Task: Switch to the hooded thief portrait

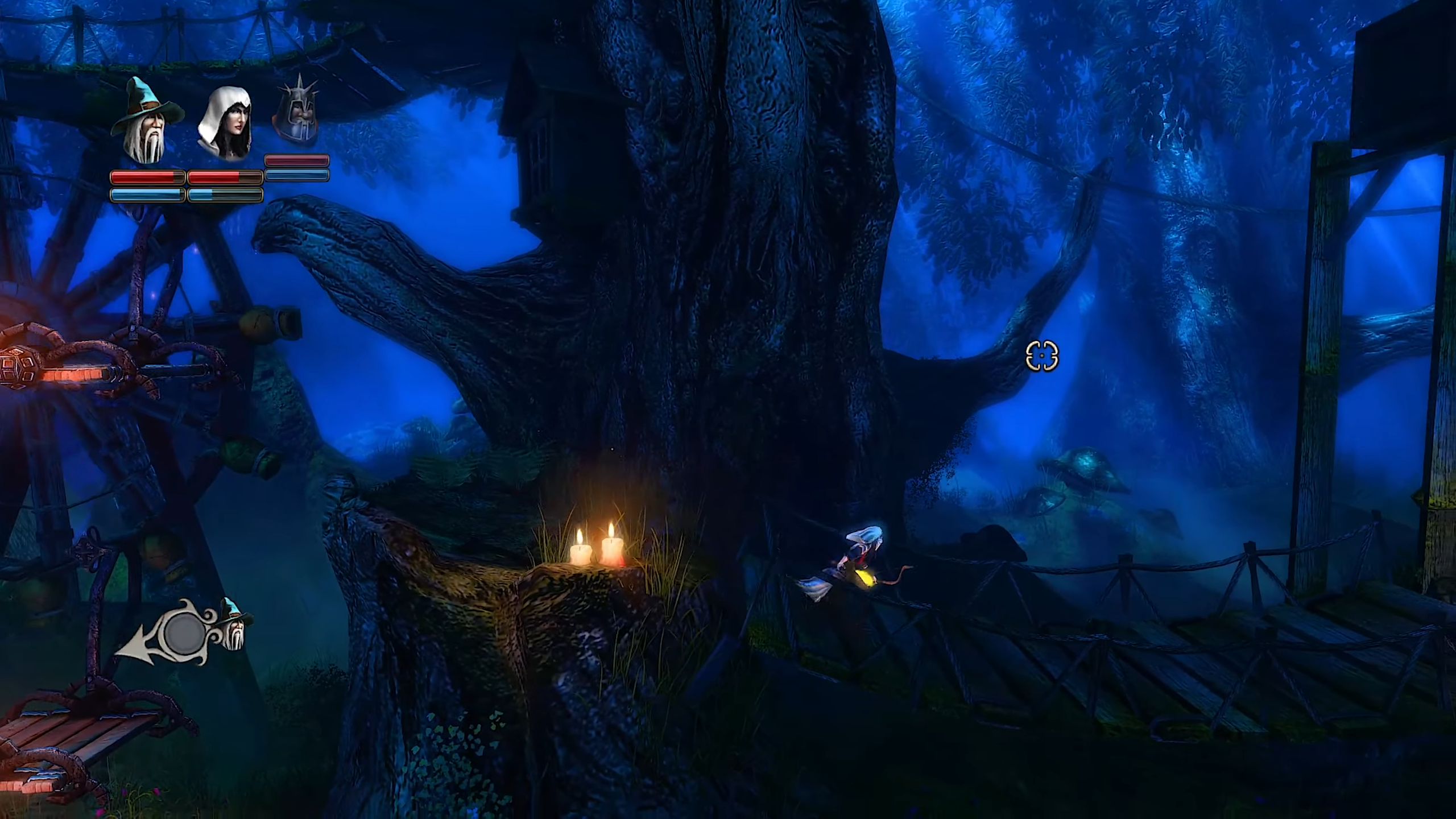Action: tap(225, 124)
